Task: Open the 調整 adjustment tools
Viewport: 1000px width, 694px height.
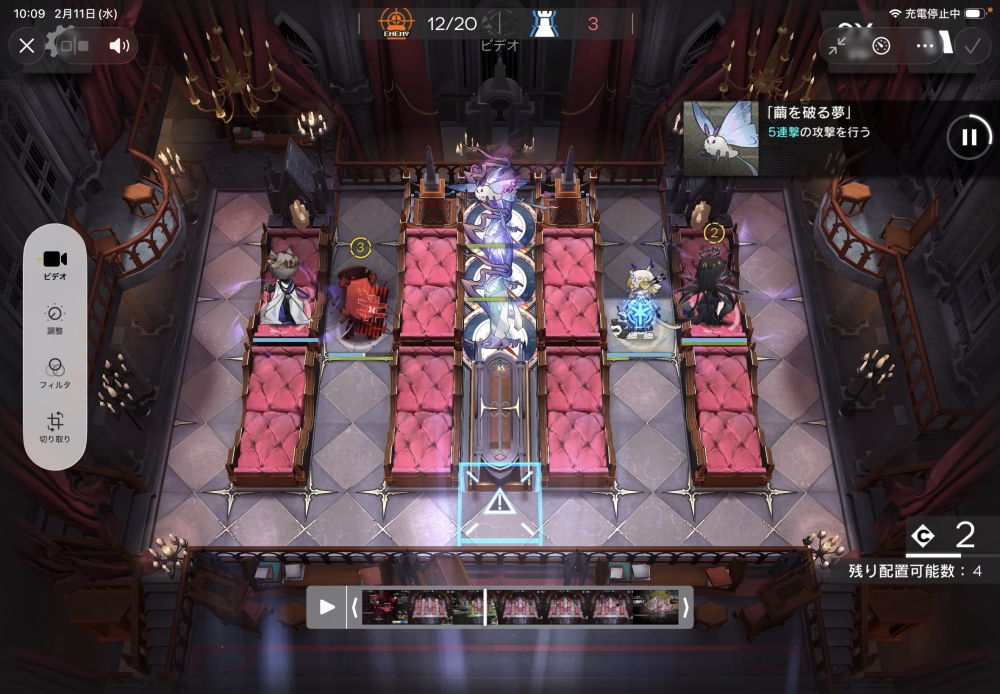Action: click(x=55, y=319)
